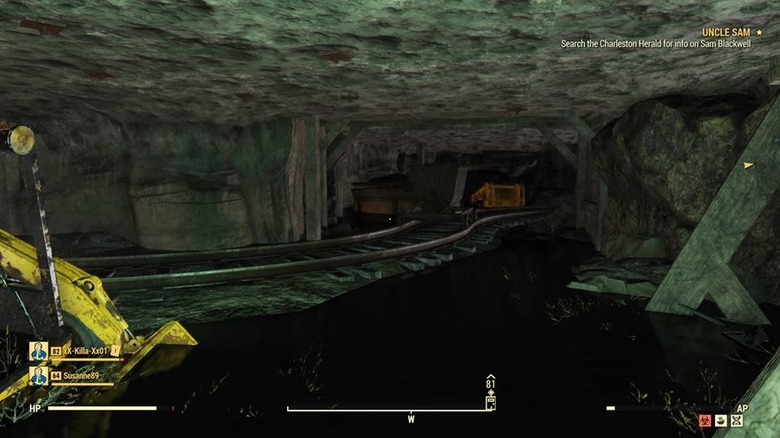Click the food bowl hunger status icon
This screenshot has width=780, height=438.
(x=720, y=422)
